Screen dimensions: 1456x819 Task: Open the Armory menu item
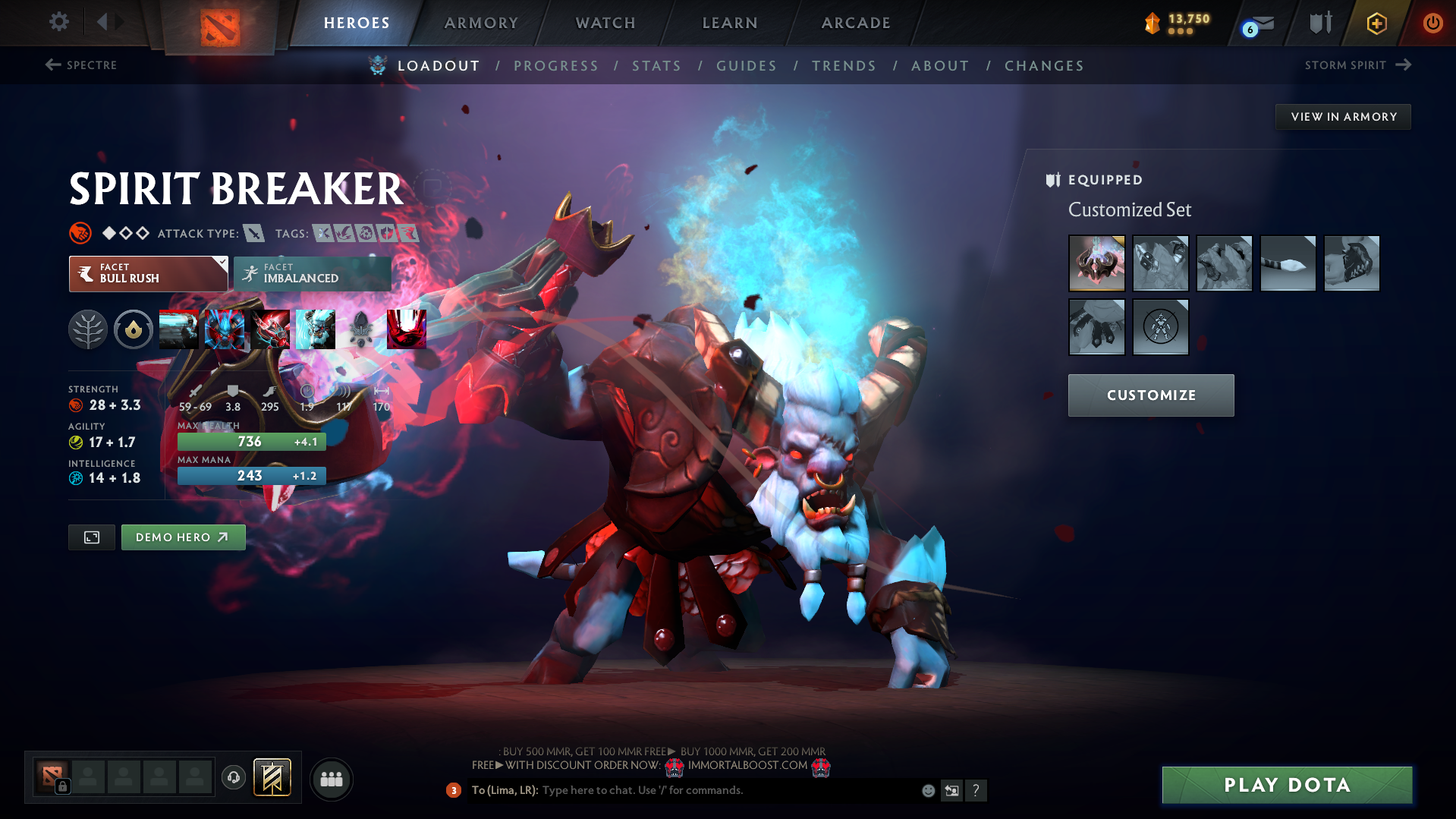481,23
